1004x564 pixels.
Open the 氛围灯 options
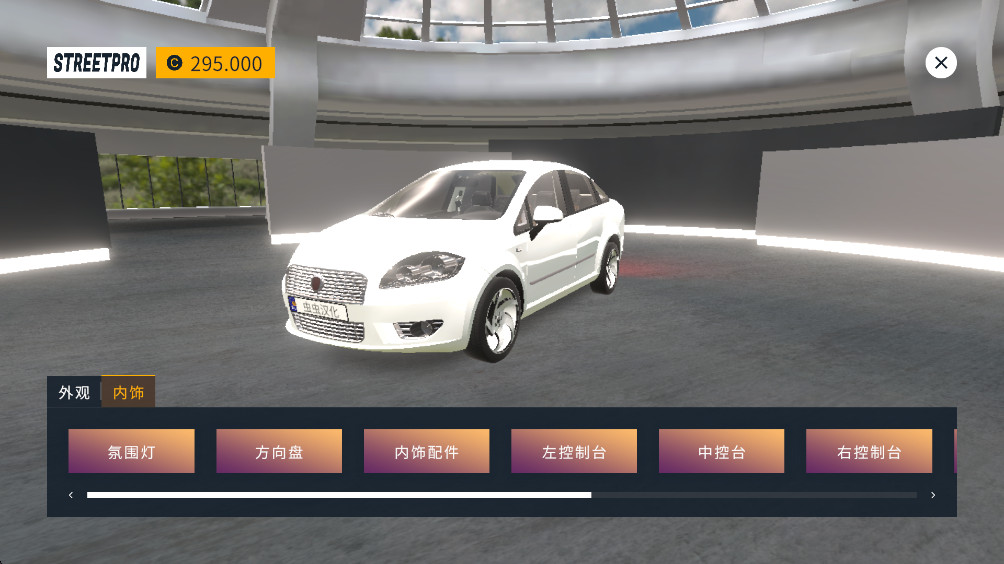point(131,451)
